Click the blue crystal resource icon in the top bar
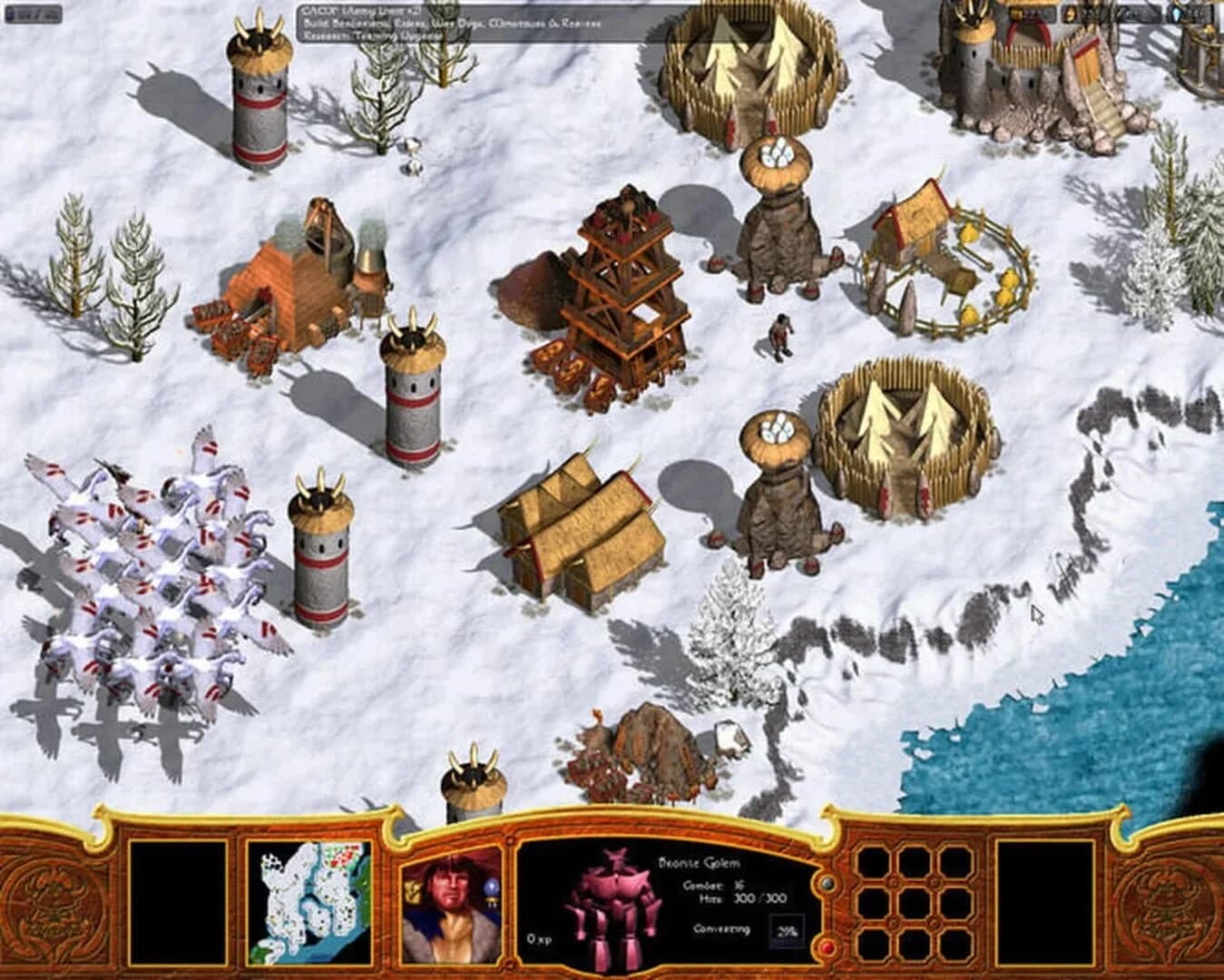 [x=1176, y=13]
